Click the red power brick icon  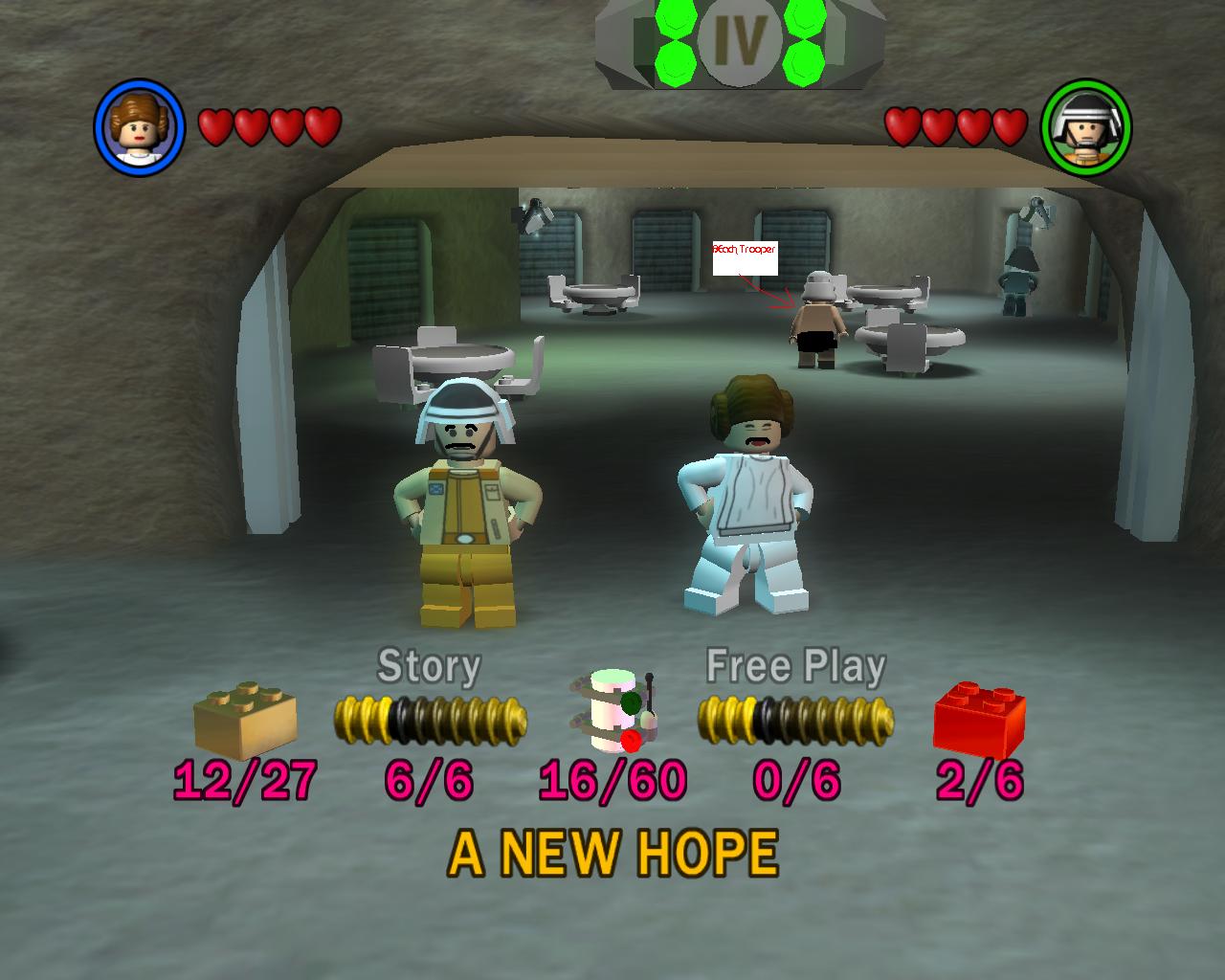click(979, 720)
